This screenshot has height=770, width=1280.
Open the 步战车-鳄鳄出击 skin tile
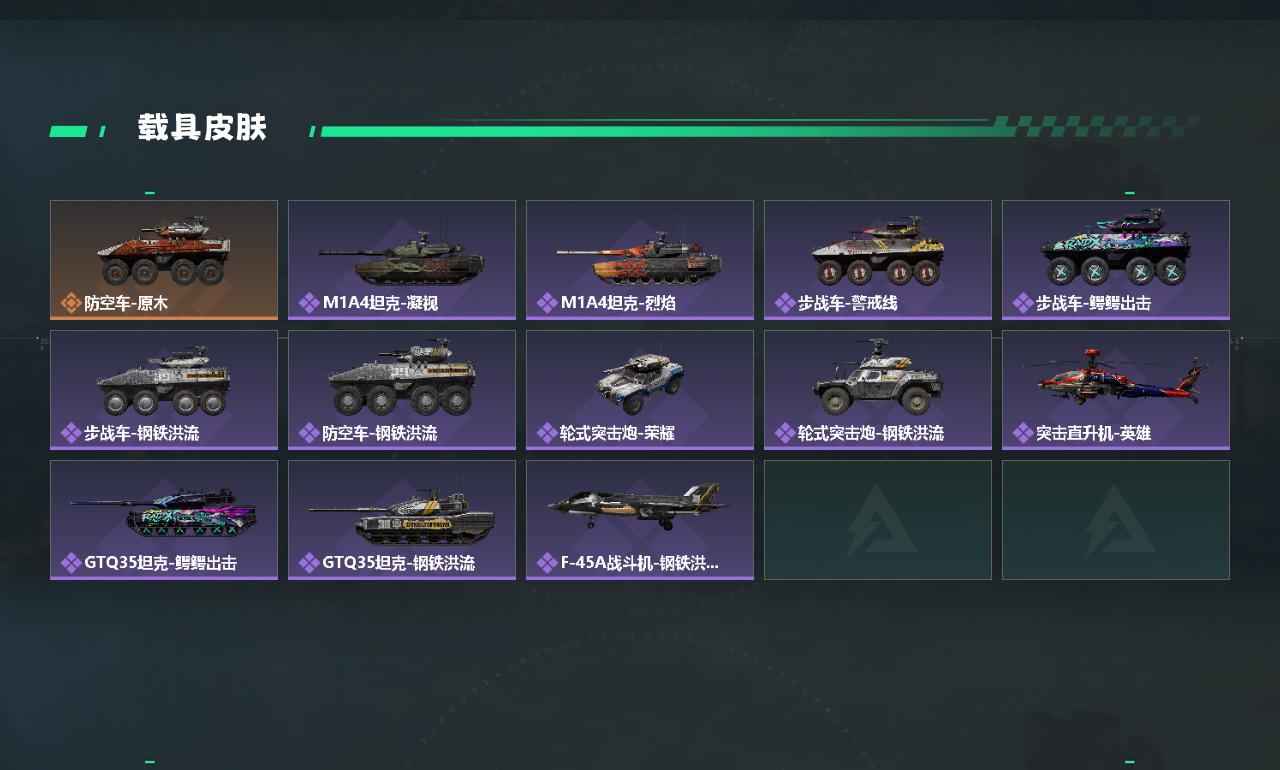[x=1116, y=260]
